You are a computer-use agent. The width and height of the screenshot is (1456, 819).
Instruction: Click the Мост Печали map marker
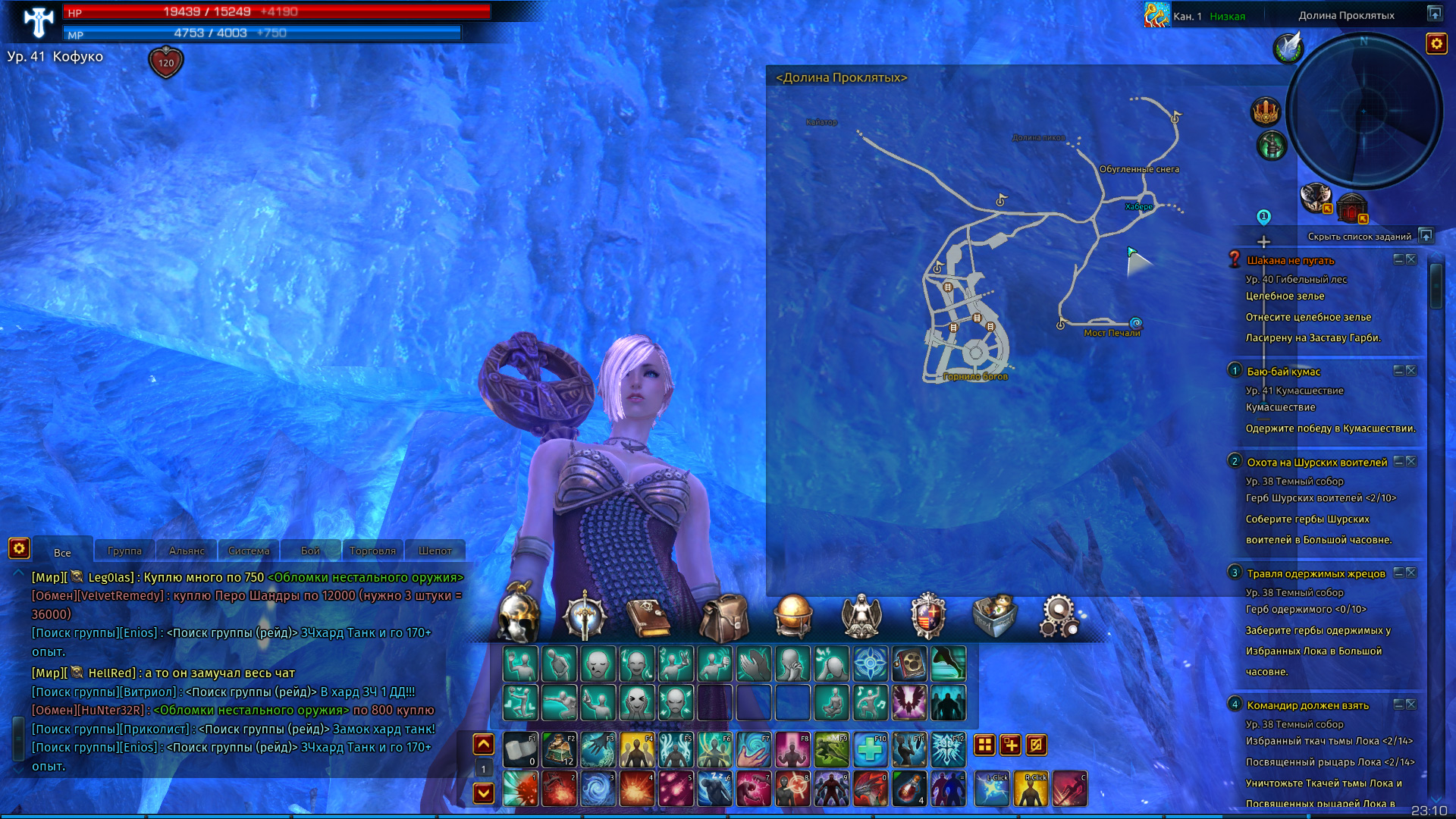pyautogui.click(x=1135, y=323)
